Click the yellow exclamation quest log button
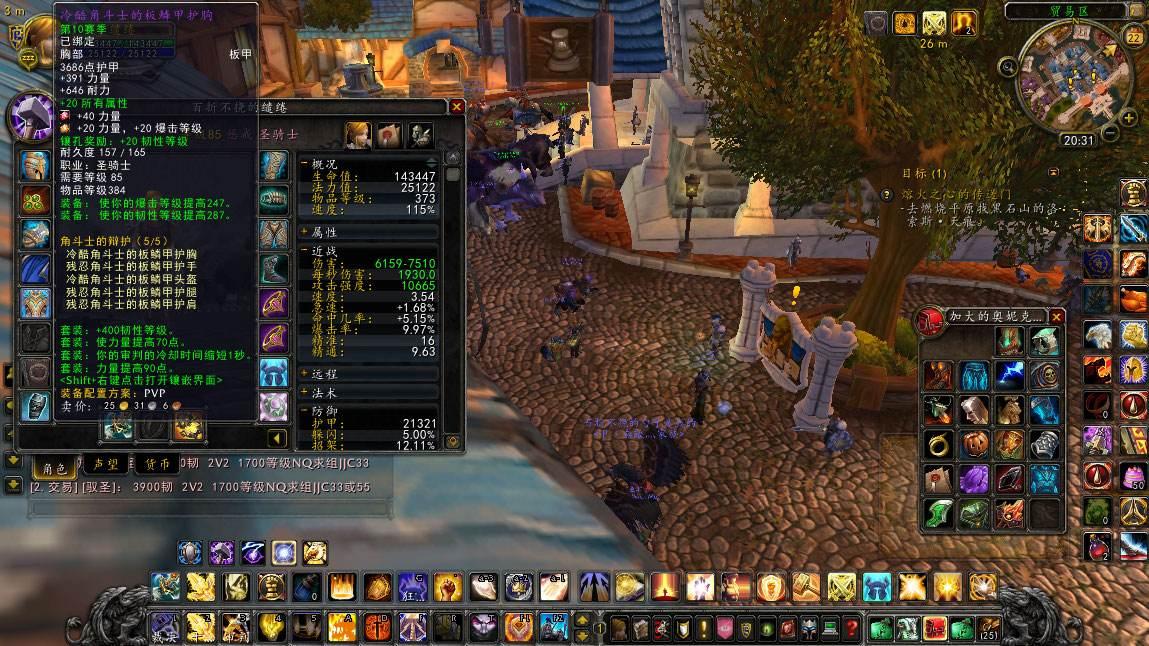Image resolution: width=1149 pixels, height=646 pixels. click(703, 629)
